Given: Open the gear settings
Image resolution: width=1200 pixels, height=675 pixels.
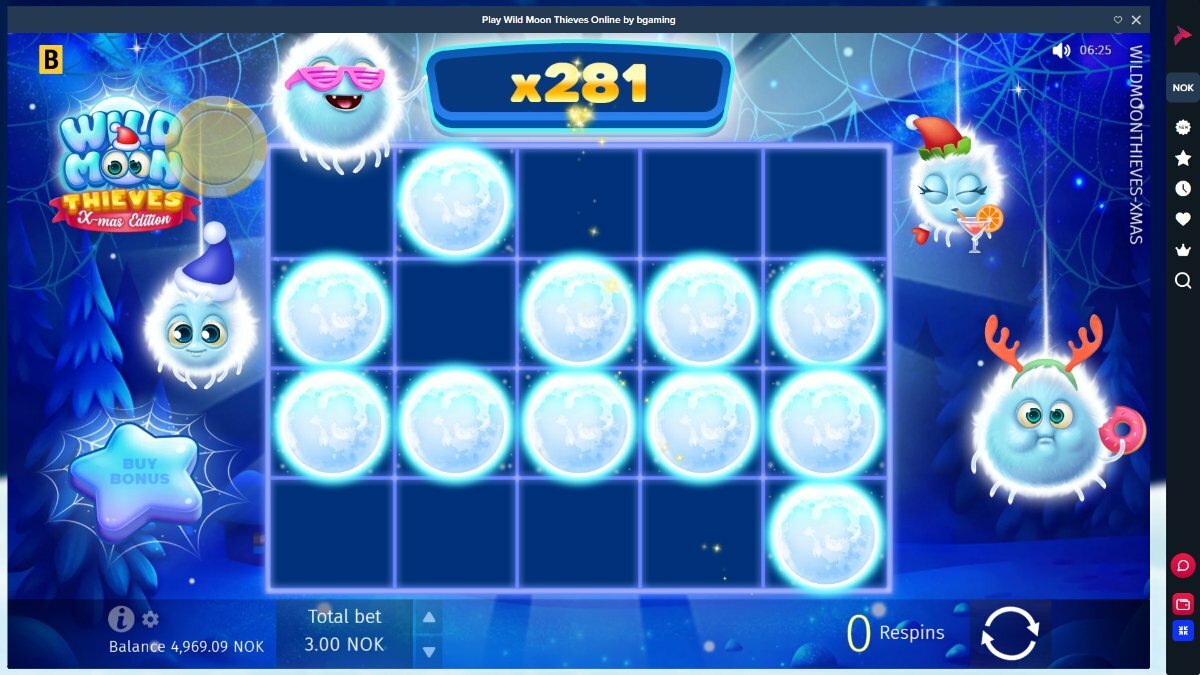Looking at the screenshot, I should pyautogui.click(x=151, y=619).
